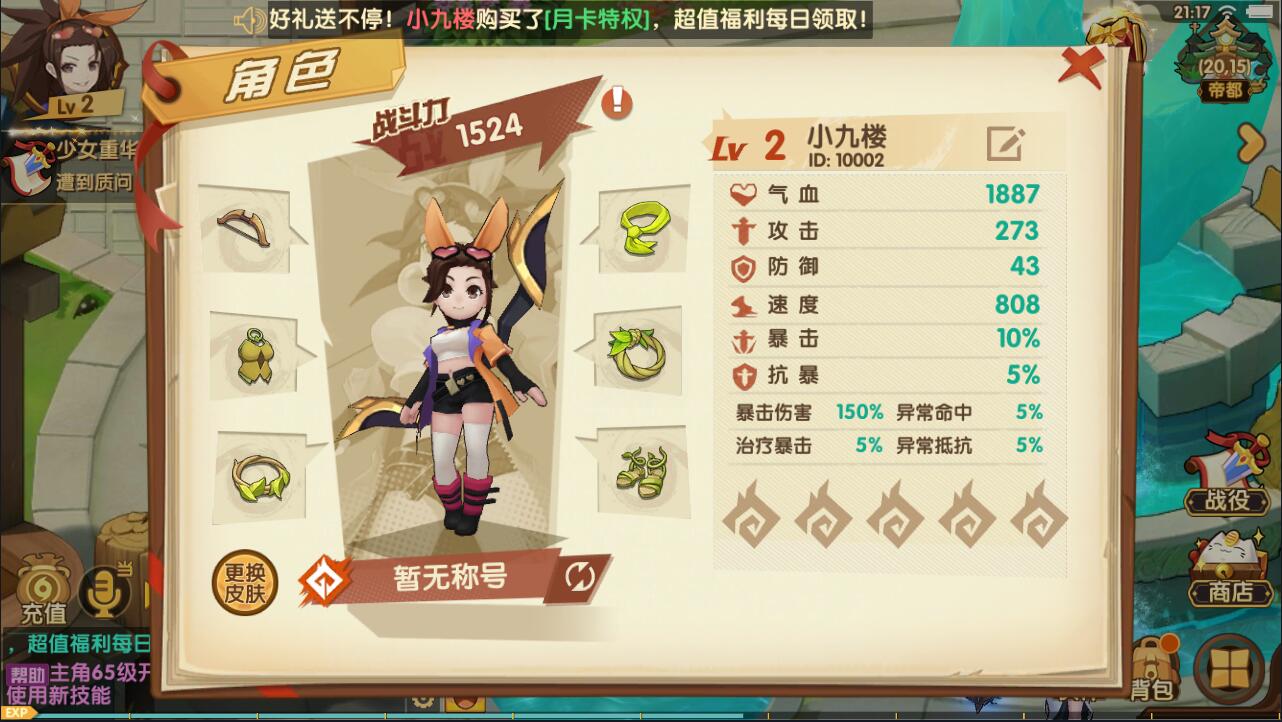Open the 战役 battle panel icon
The width and height of the screenshot is (1282, 722).
point(1228,489)
